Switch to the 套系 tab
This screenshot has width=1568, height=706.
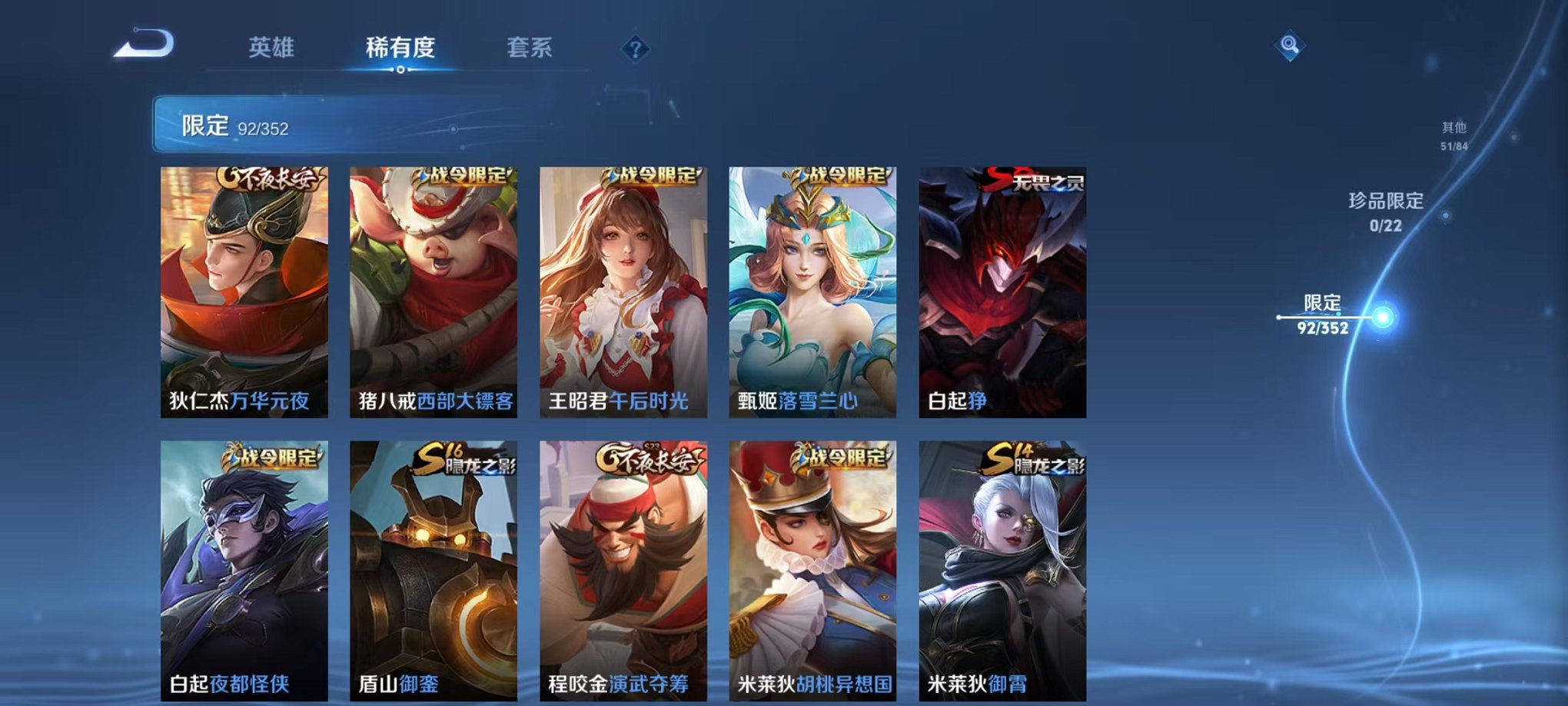pyautogui.click(x=533, y=46)
